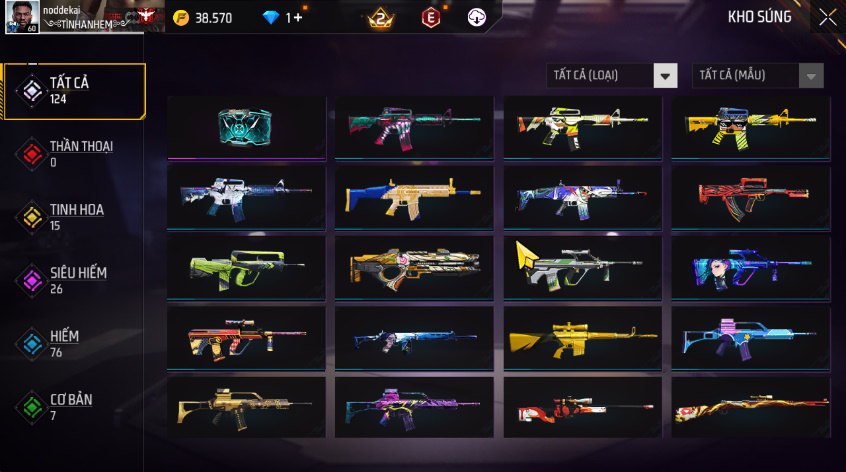This screenshot has height=472, width=846.
Task: Open the Tinh Hoa rarity tab
Action: [x=73, y=217]
